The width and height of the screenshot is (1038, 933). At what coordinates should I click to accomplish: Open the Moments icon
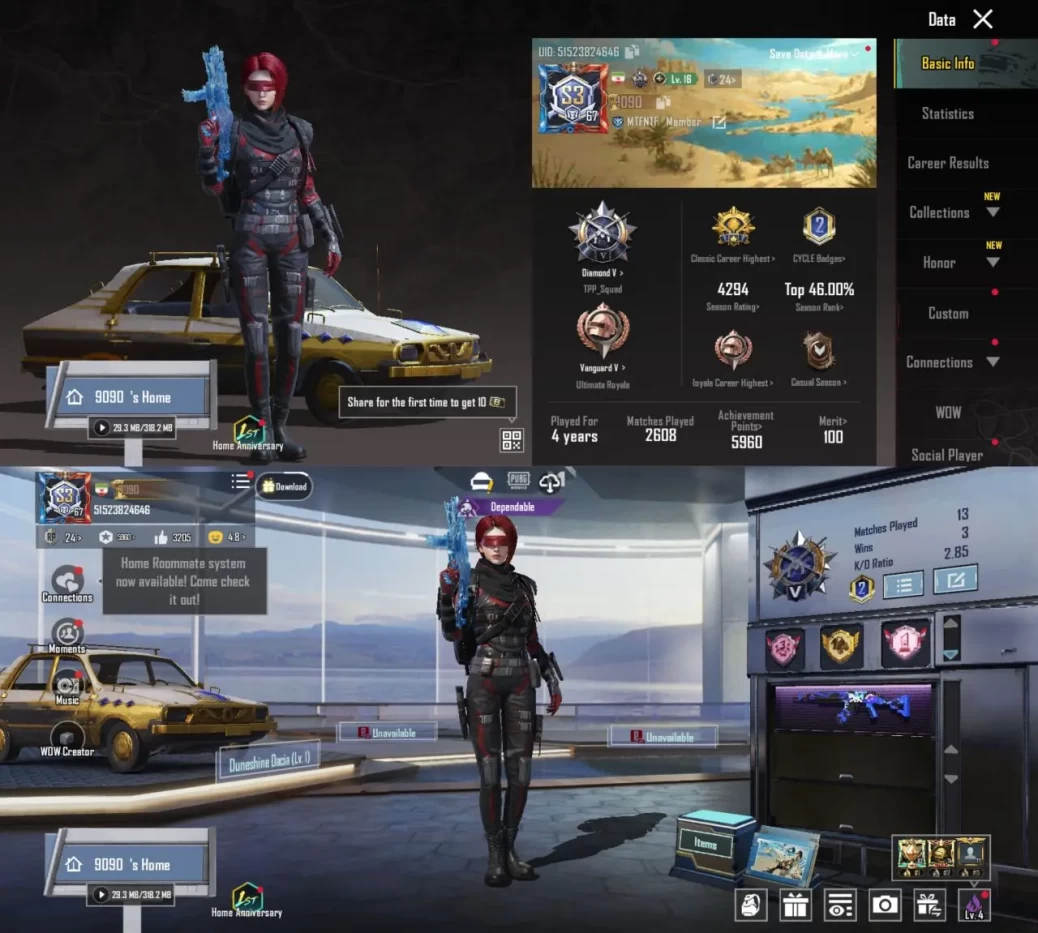pyautogui.click(x=67, y=634)
